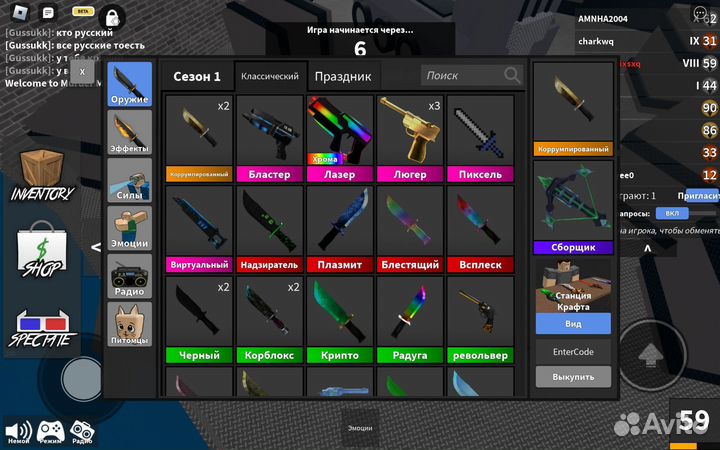This screenshot has height=450, width=720.
Task: Close the chat with the X button
Action: [x=82, y=71]
